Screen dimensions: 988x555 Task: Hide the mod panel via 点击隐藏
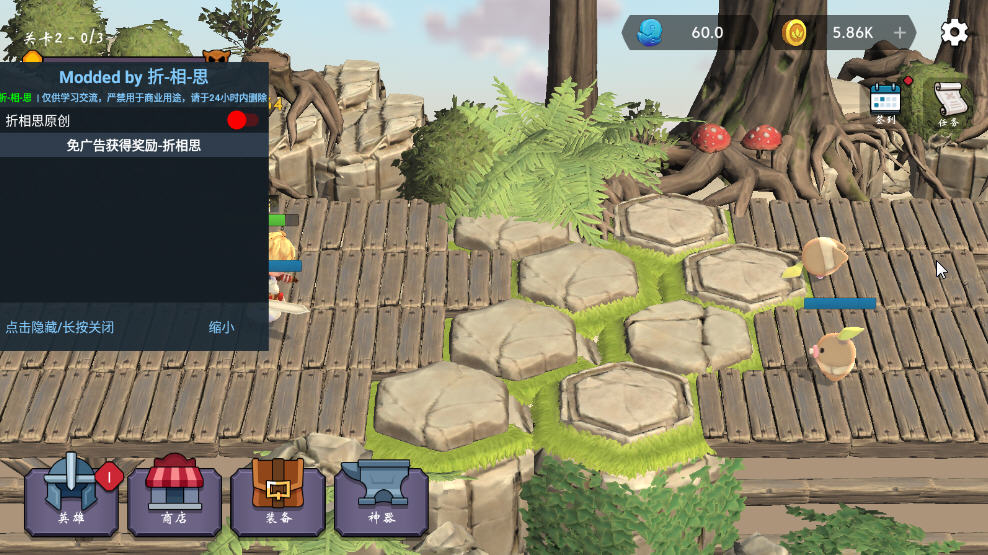coord(60,327)
